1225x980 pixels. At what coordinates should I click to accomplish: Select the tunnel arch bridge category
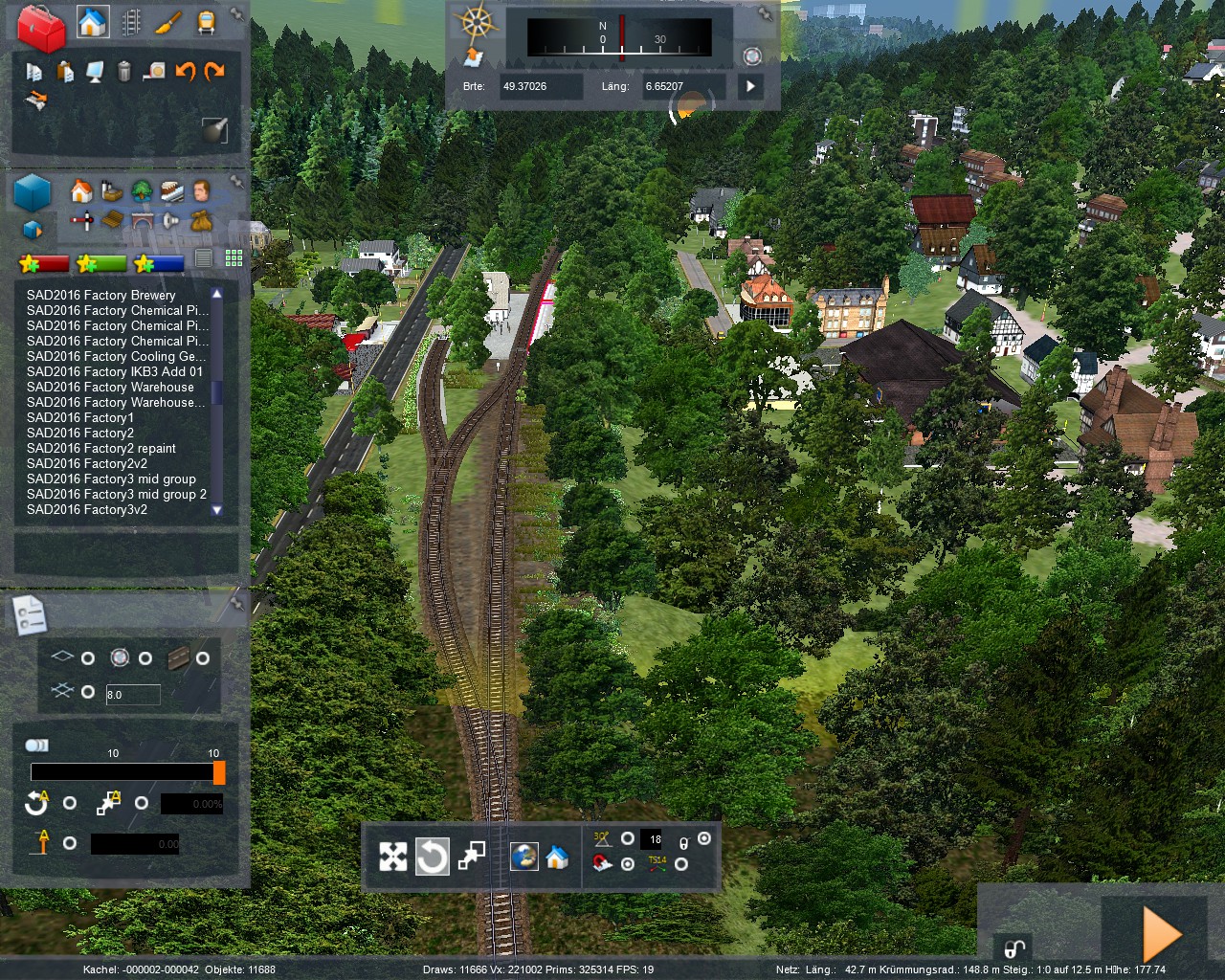point(142,221)
